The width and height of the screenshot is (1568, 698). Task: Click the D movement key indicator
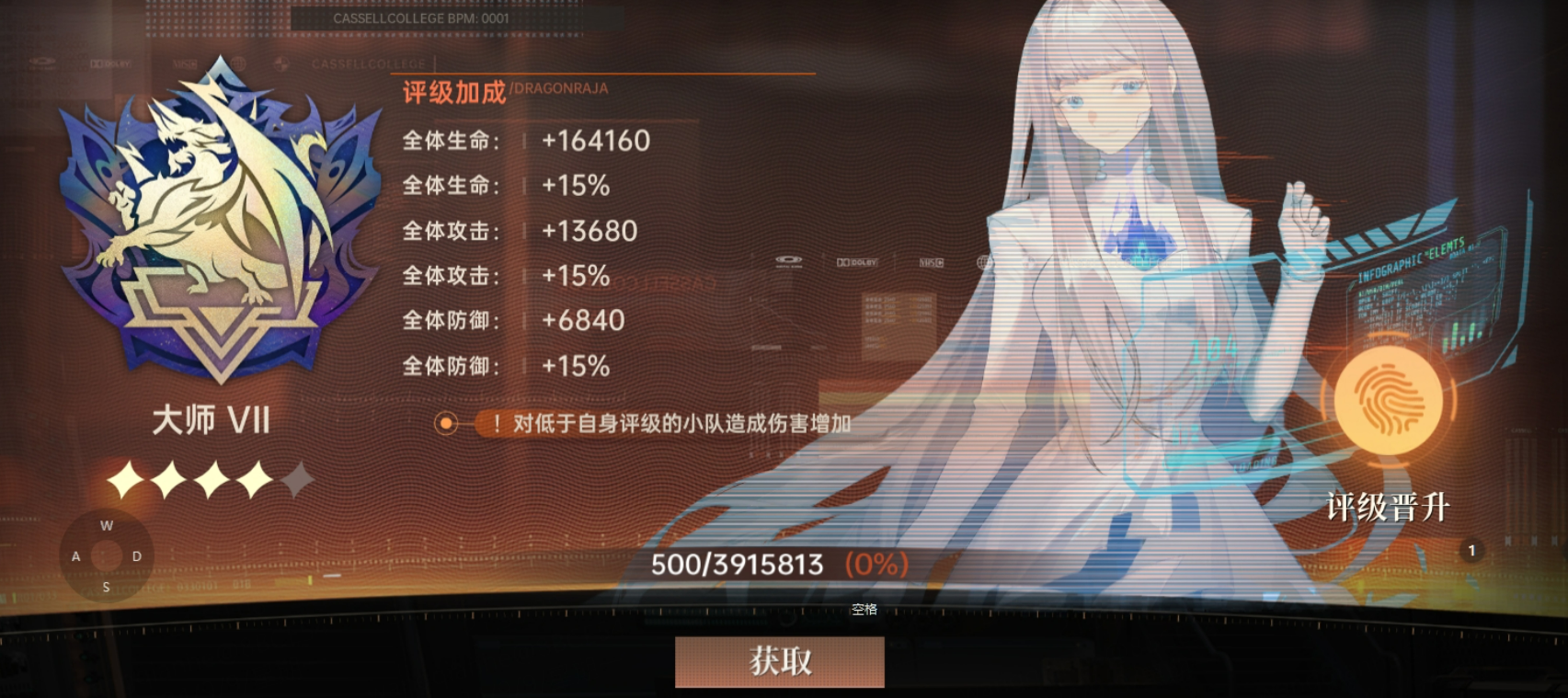coord(136,555)
